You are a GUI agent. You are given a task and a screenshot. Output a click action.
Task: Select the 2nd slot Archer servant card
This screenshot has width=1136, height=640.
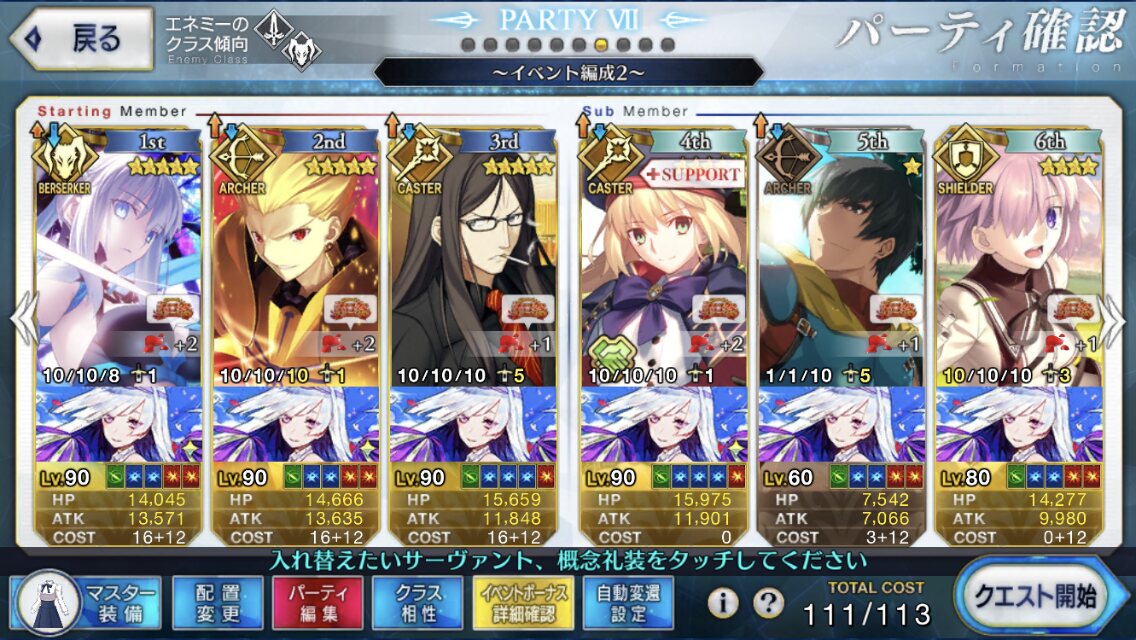point(296,270)
